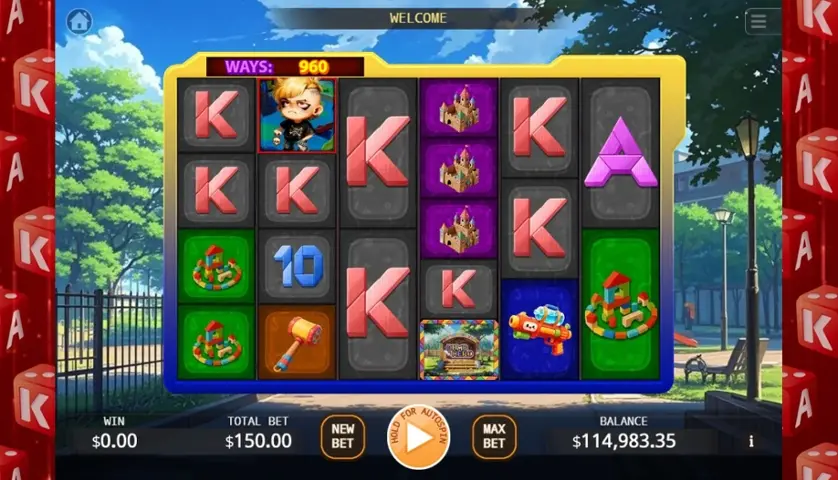Screen dimensions: 838x480
Task: Go to the home lobby icon
Action: click(x=79, y=21)
